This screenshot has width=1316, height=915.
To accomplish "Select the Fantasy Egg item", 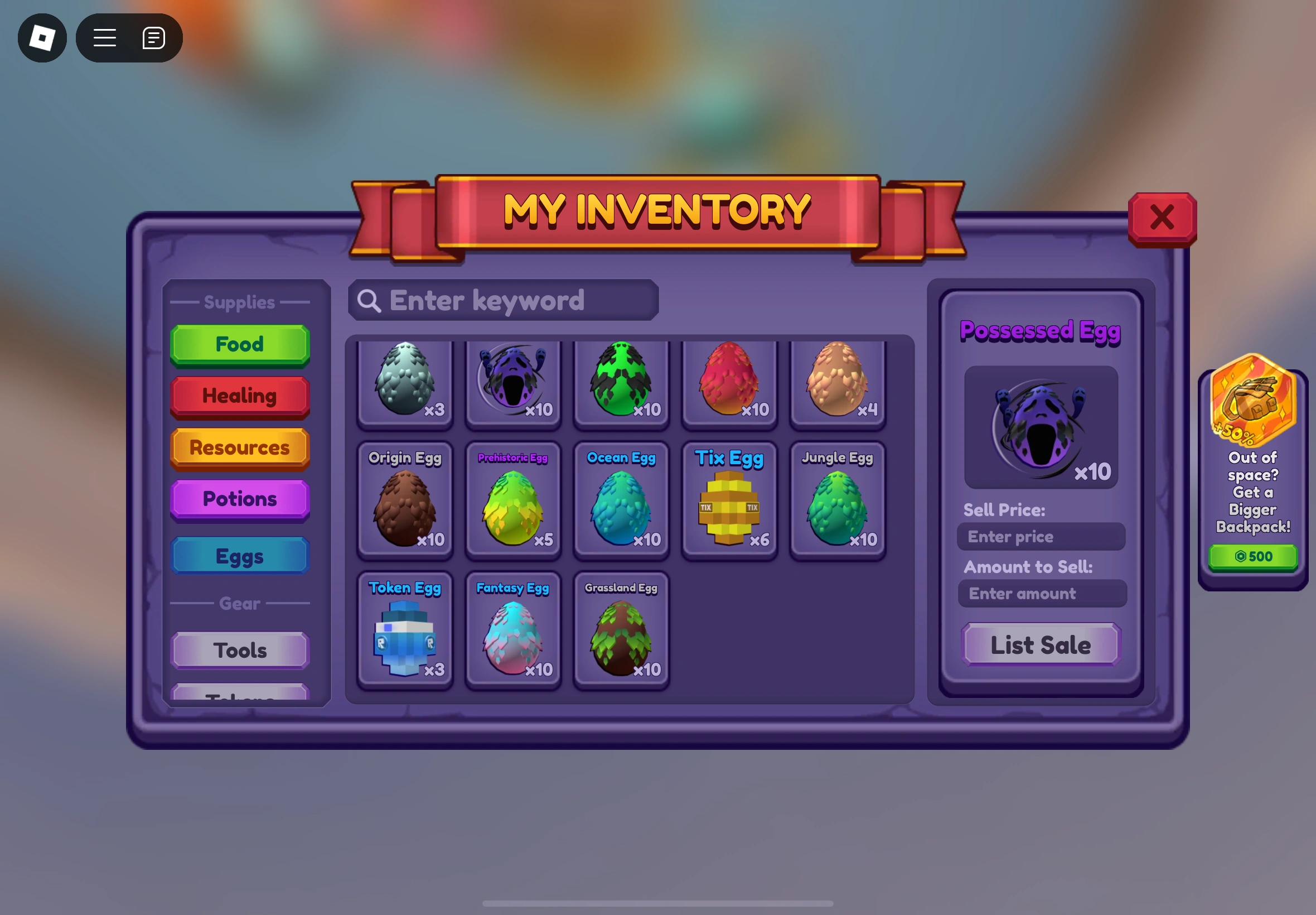I will pyautogui.click(x=513, y=630).
